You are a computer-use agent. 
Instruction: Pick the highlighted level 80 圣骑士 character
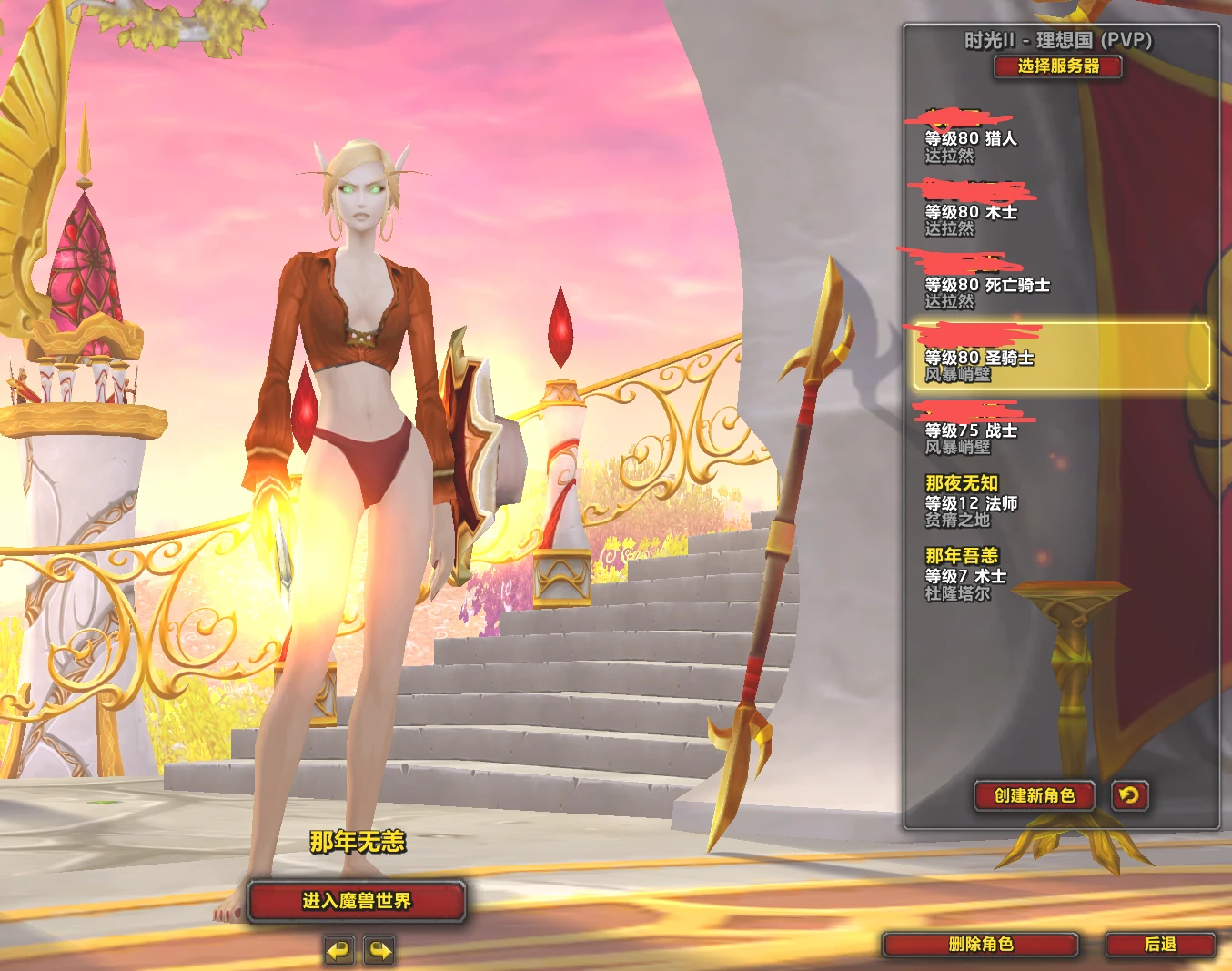pos(1060,356)
